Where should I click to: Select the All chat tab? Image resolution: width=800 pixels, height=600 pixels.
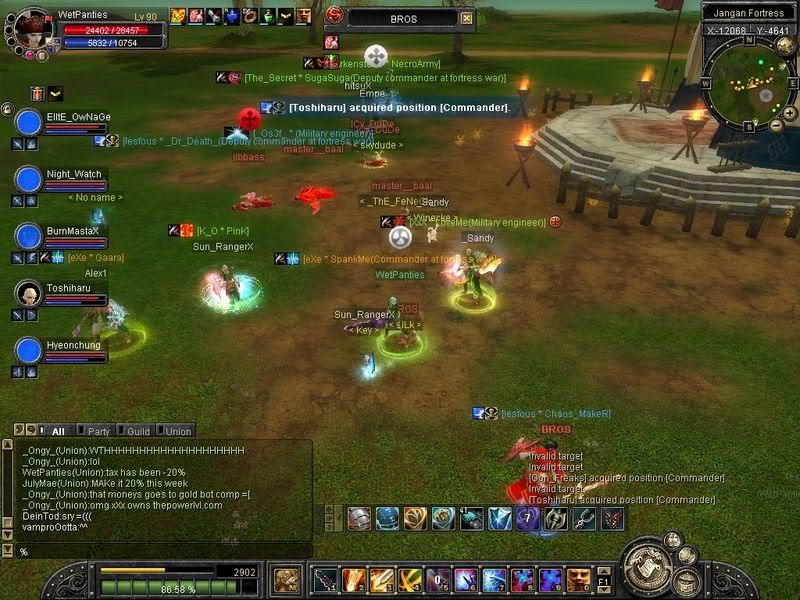[58, 431]
